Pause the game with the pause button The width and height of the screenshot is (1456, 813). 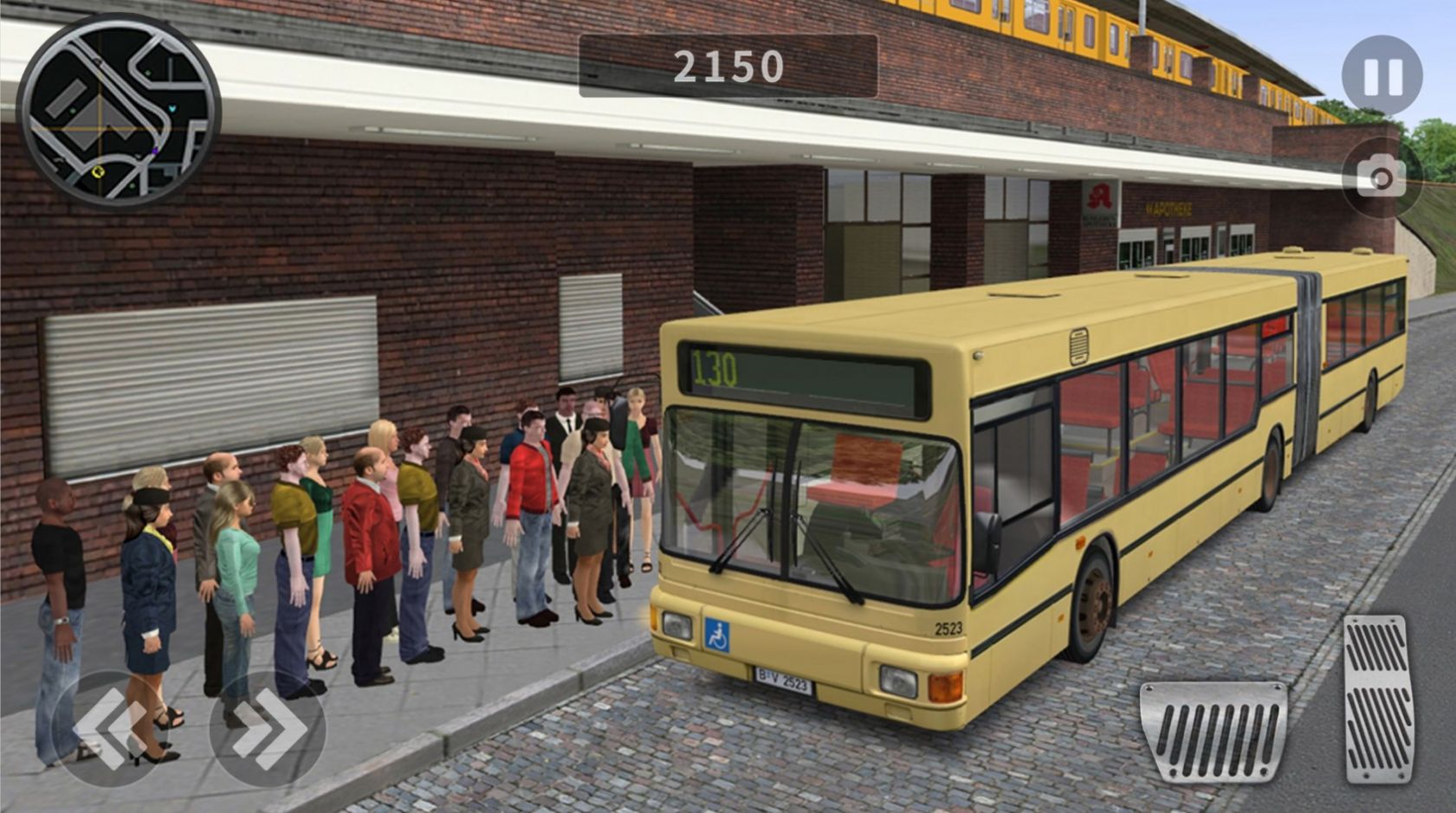click(x=1382, y=76)
